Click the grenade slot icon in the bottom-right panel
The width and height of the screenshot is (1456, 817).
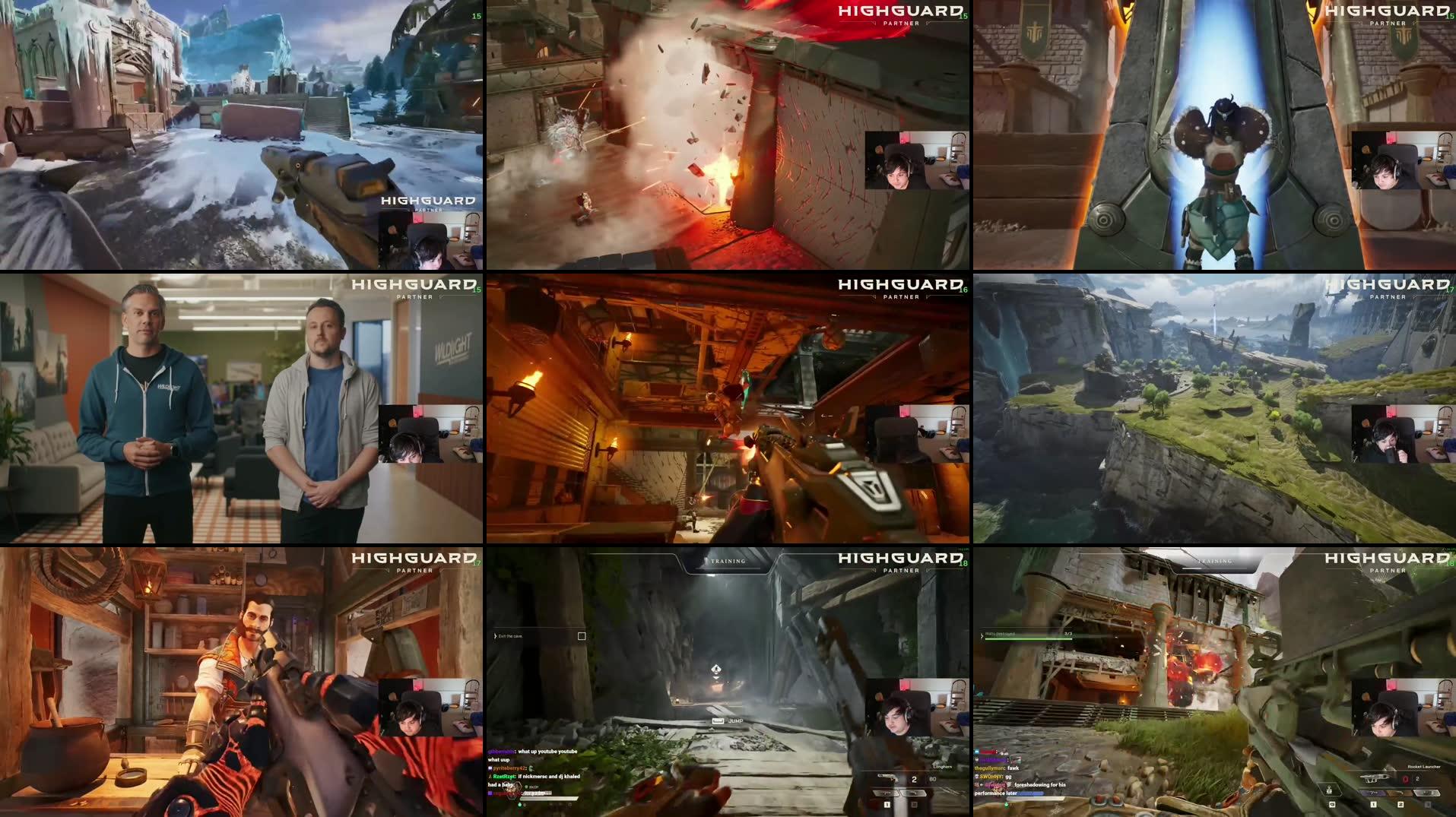coord(1331,789)
